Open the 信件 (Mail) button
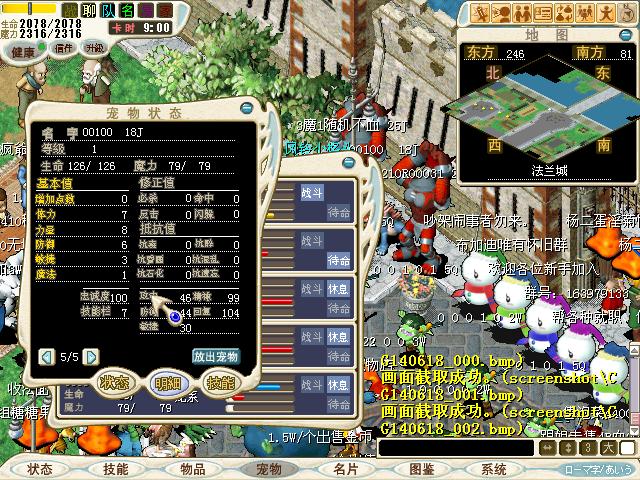The width and height of the screenshot is (640, 480). [x=64, y=47]
